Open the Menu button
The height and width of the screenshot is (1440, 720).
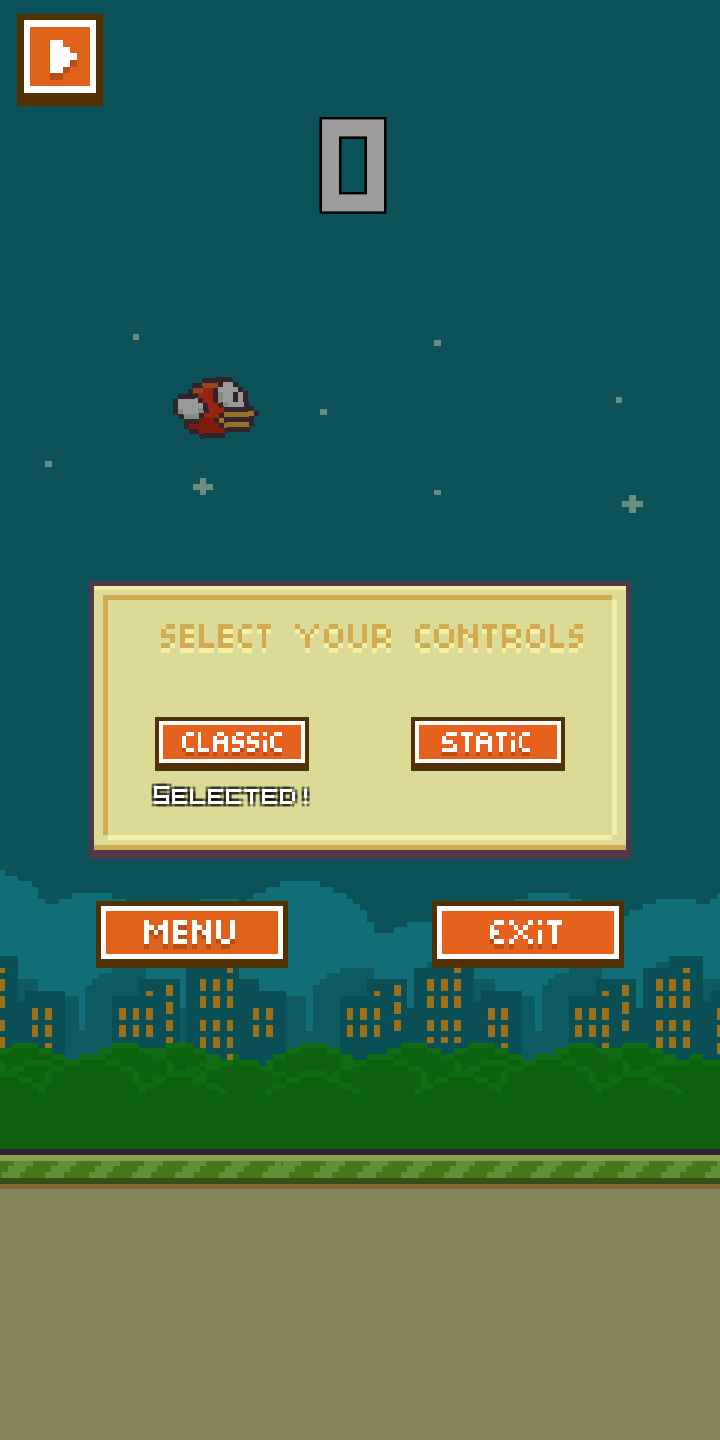192,933
